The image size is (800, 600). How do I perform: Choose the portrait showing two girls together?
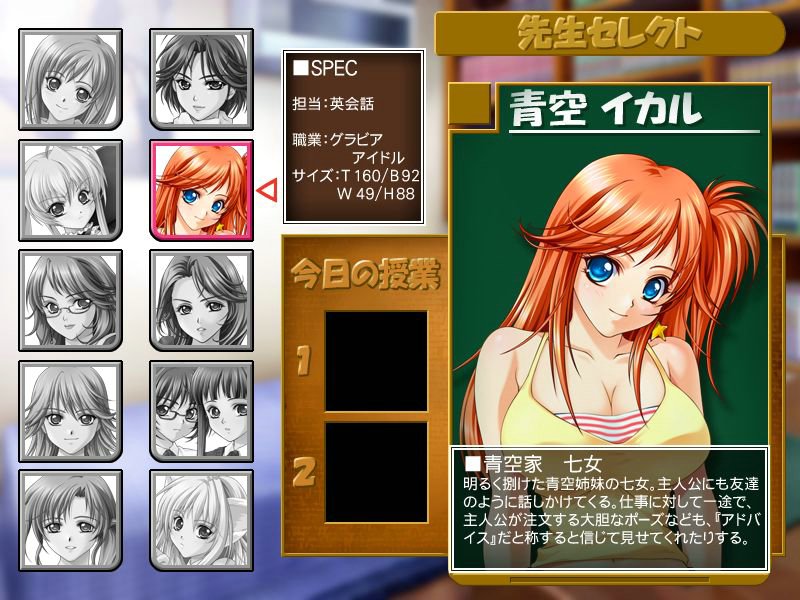[x=200, y=410]
